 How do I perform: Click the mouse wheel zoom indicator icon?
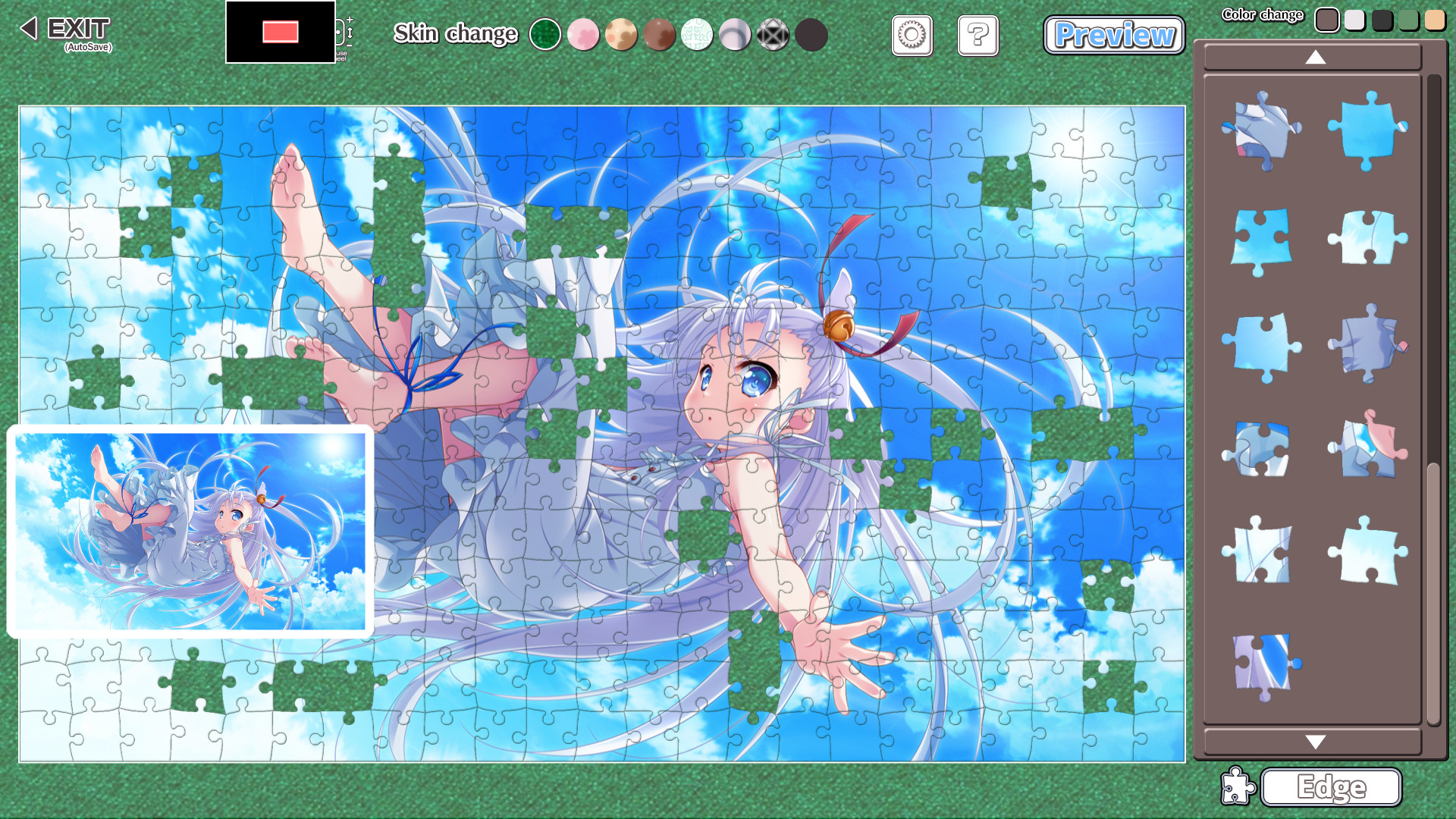click(338, 33)
